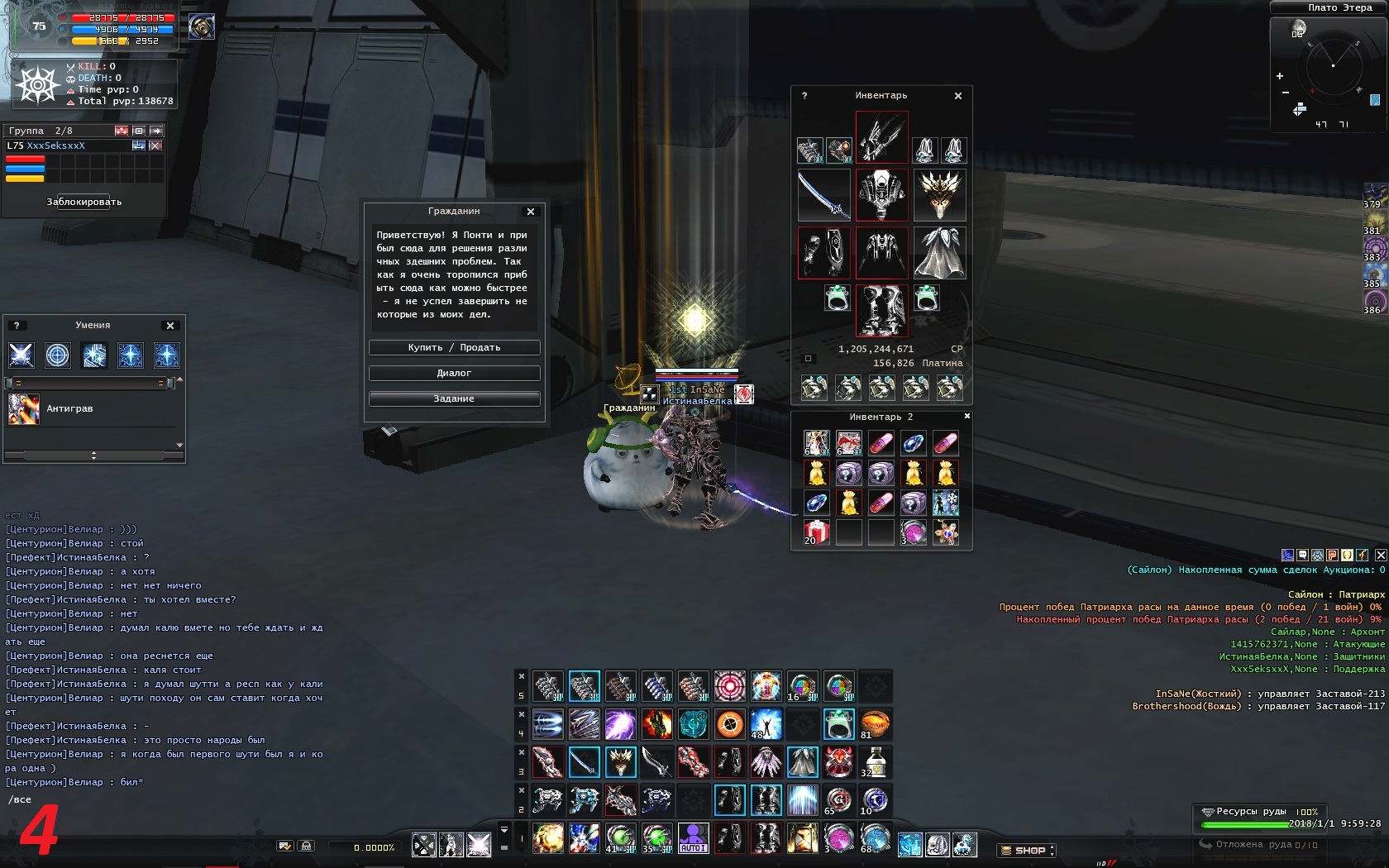1389x868 pixels.
Task: Click the Заблокировать group button
Action: pos(84,202)
